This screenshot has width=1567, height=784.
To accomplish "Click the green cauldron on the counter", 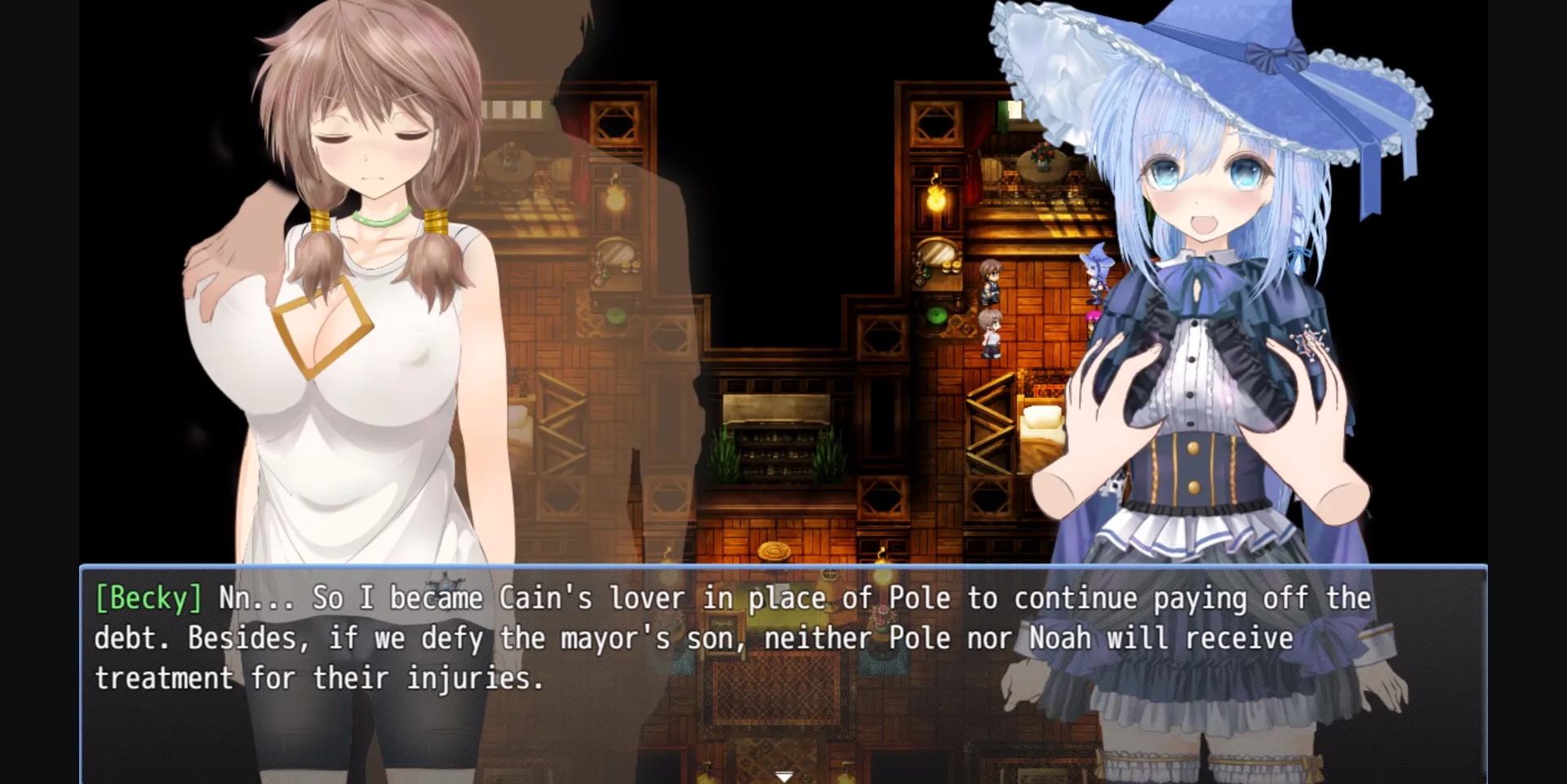I will coord(936,317).
